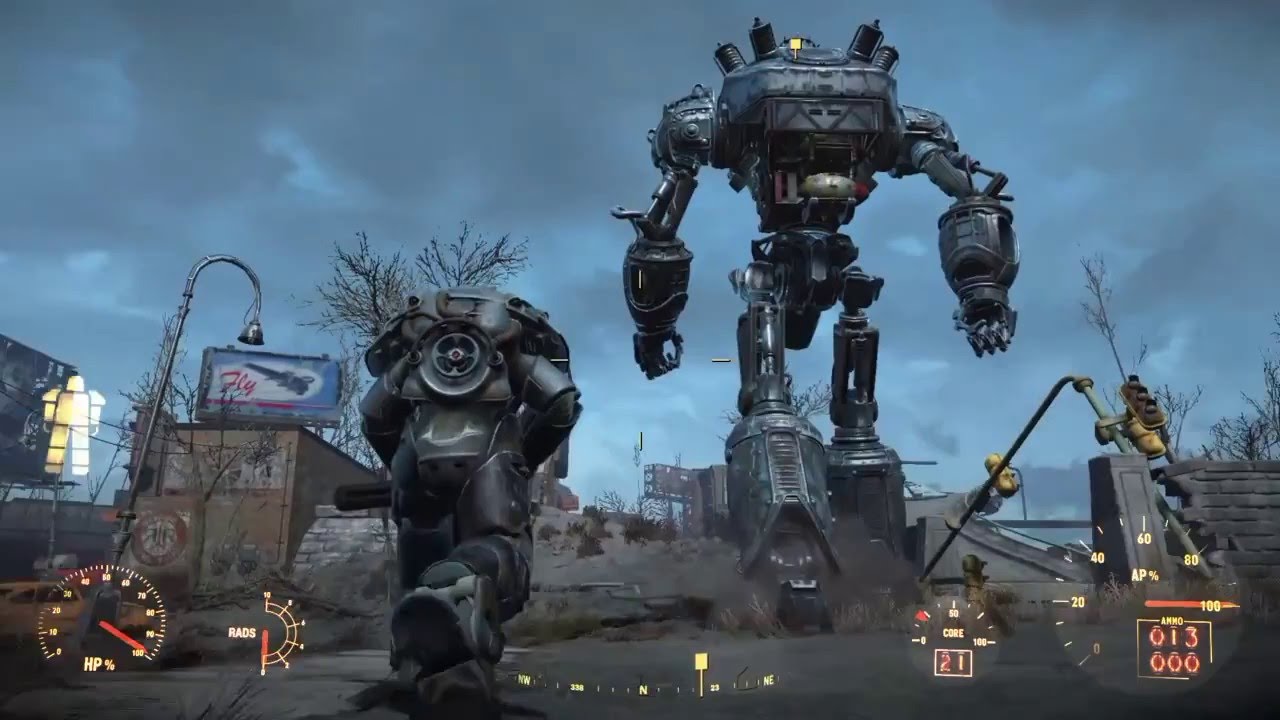The image size is (1280, 720).
Task: Toggle the NW compass direction marker
Action: (524, 678)
